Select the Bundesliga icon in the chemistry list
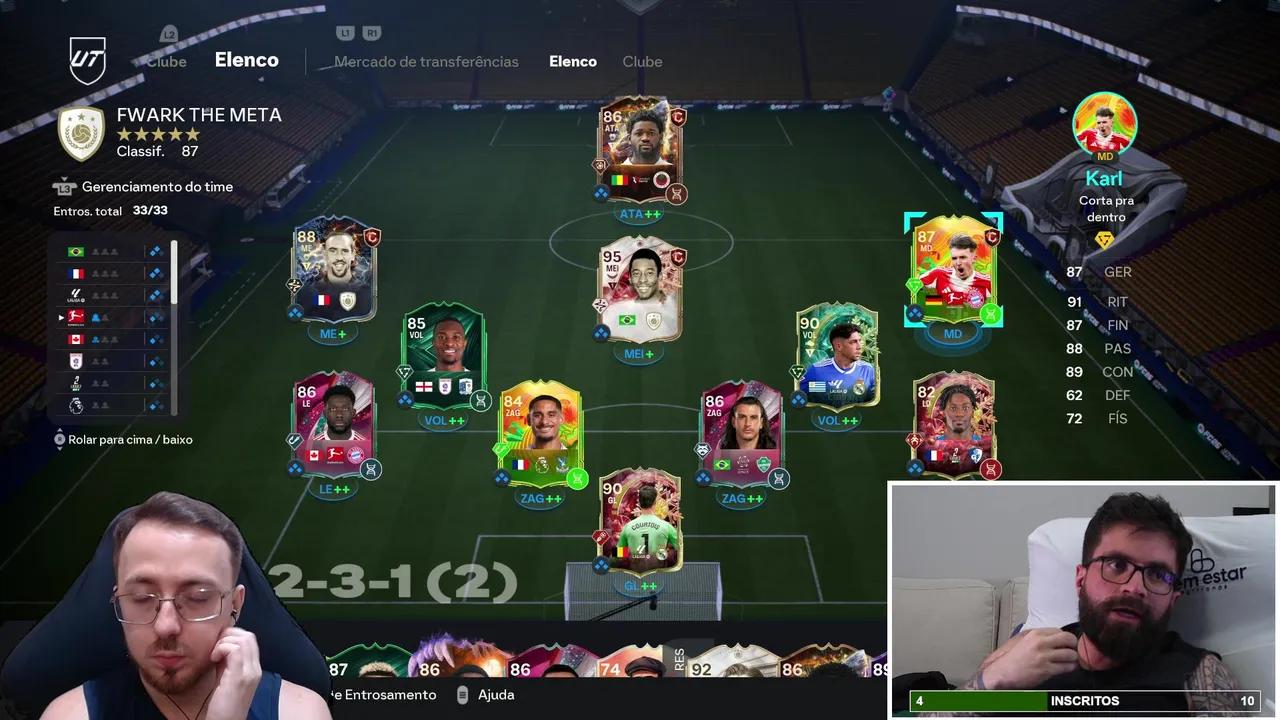This screenshot has height=720, width=1280. coord(76,318)
